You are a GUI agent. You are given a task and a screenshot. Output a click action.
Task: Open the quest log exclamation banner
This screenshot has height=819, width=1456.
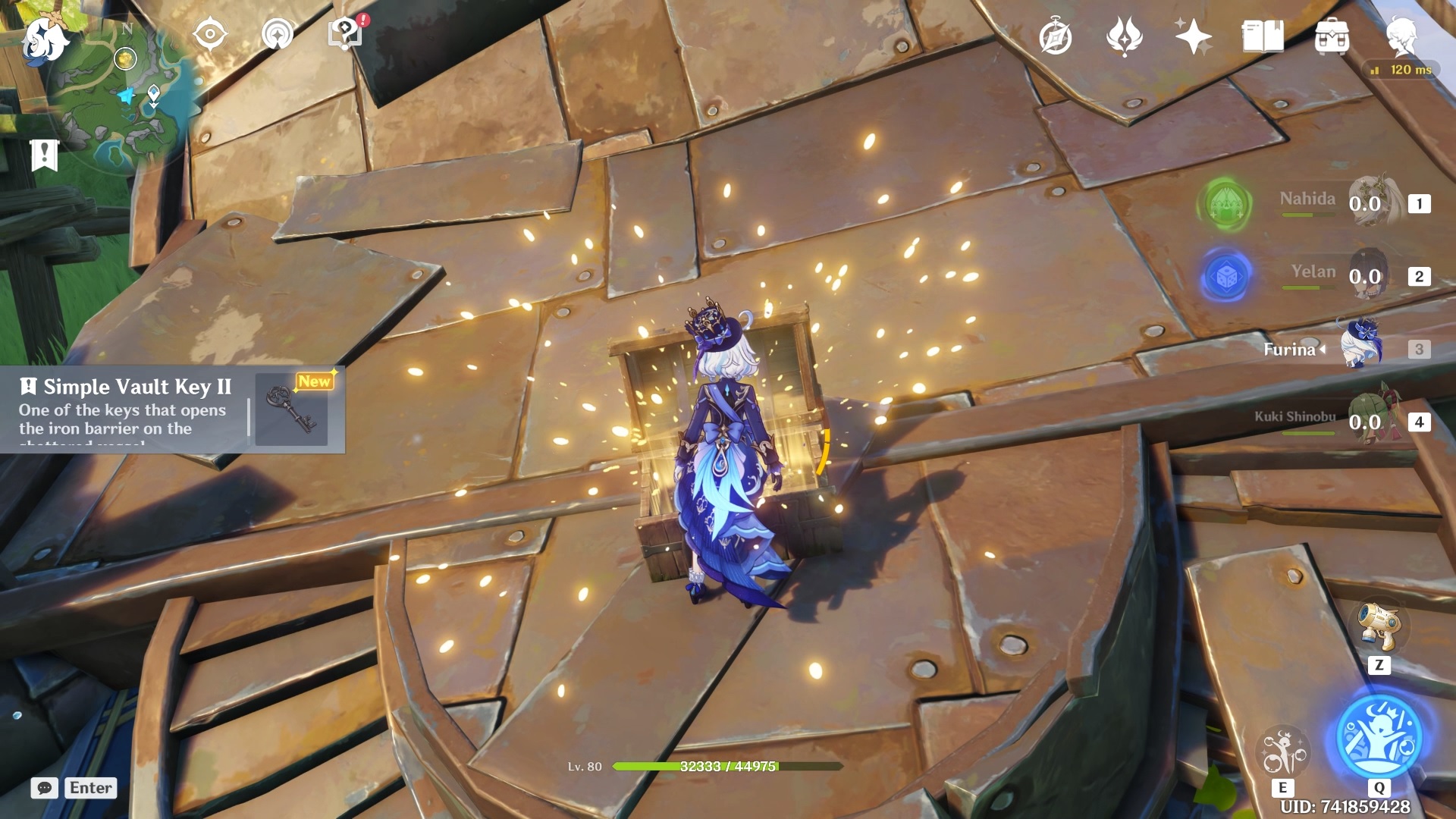coord(44,155)
